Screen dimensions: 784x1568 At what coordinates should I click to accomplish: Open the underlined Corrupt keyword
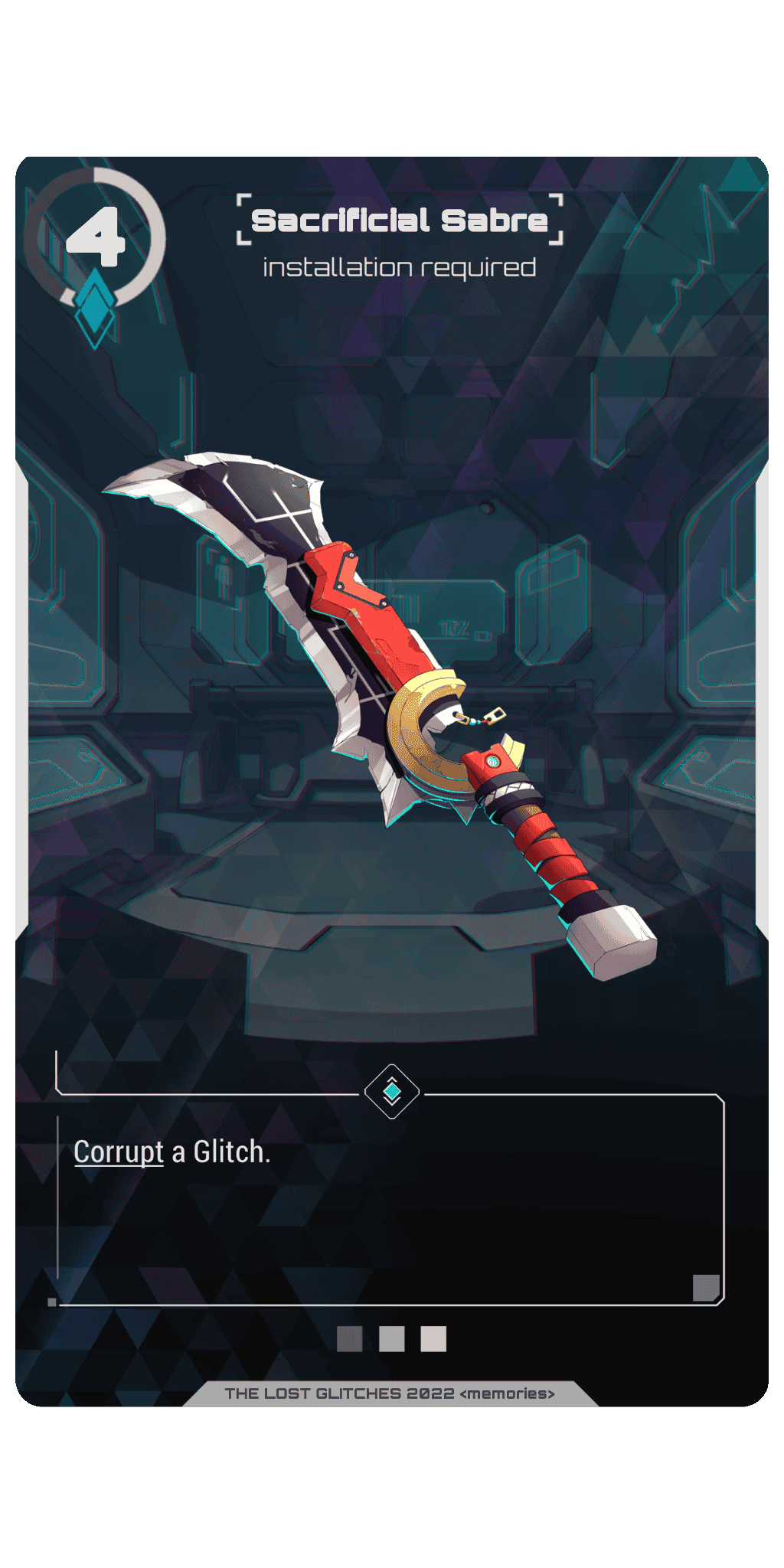(119, 1152)
